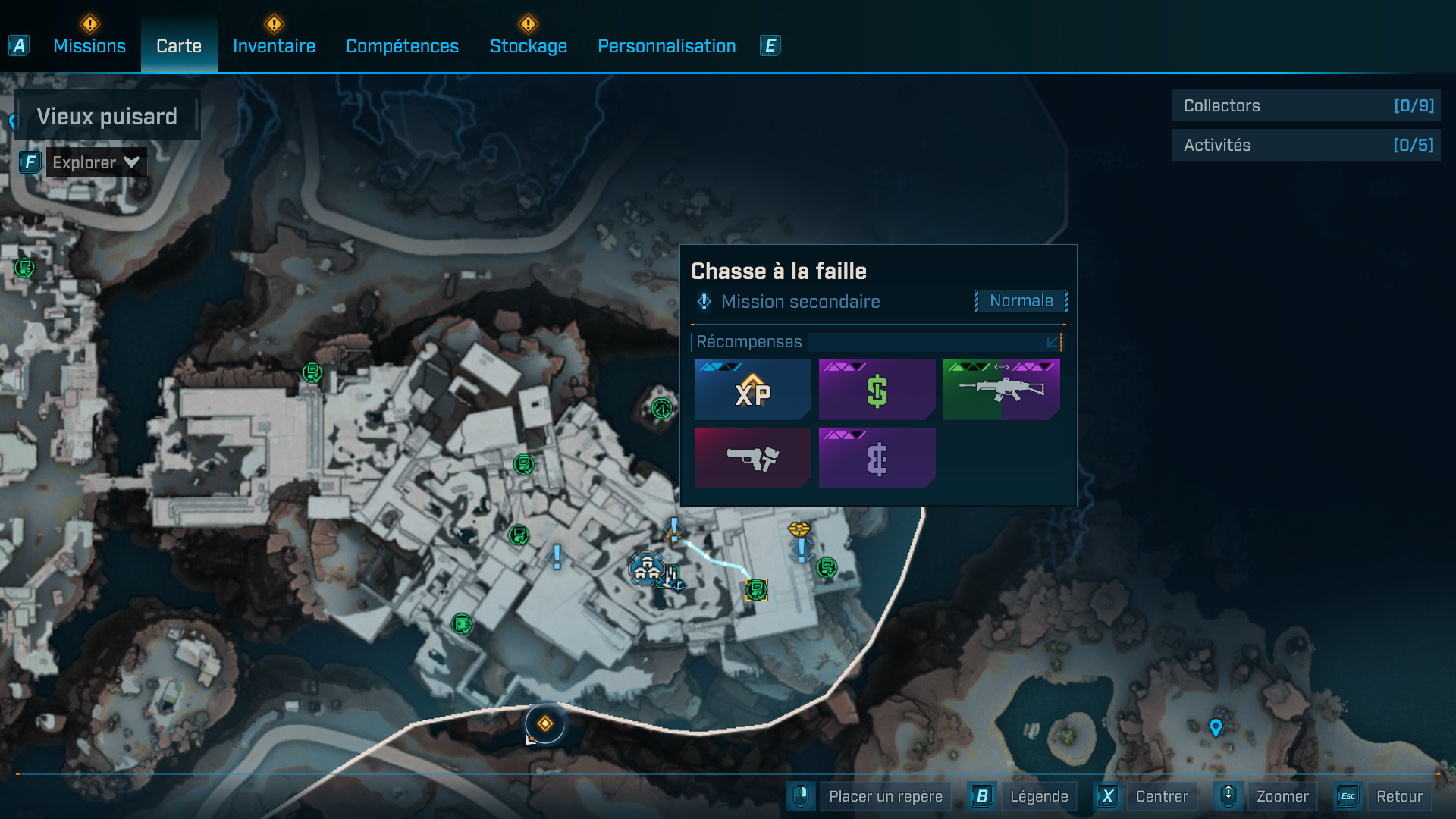
Task: Open the Inventaire tab
Action: (x=274, y=46)
